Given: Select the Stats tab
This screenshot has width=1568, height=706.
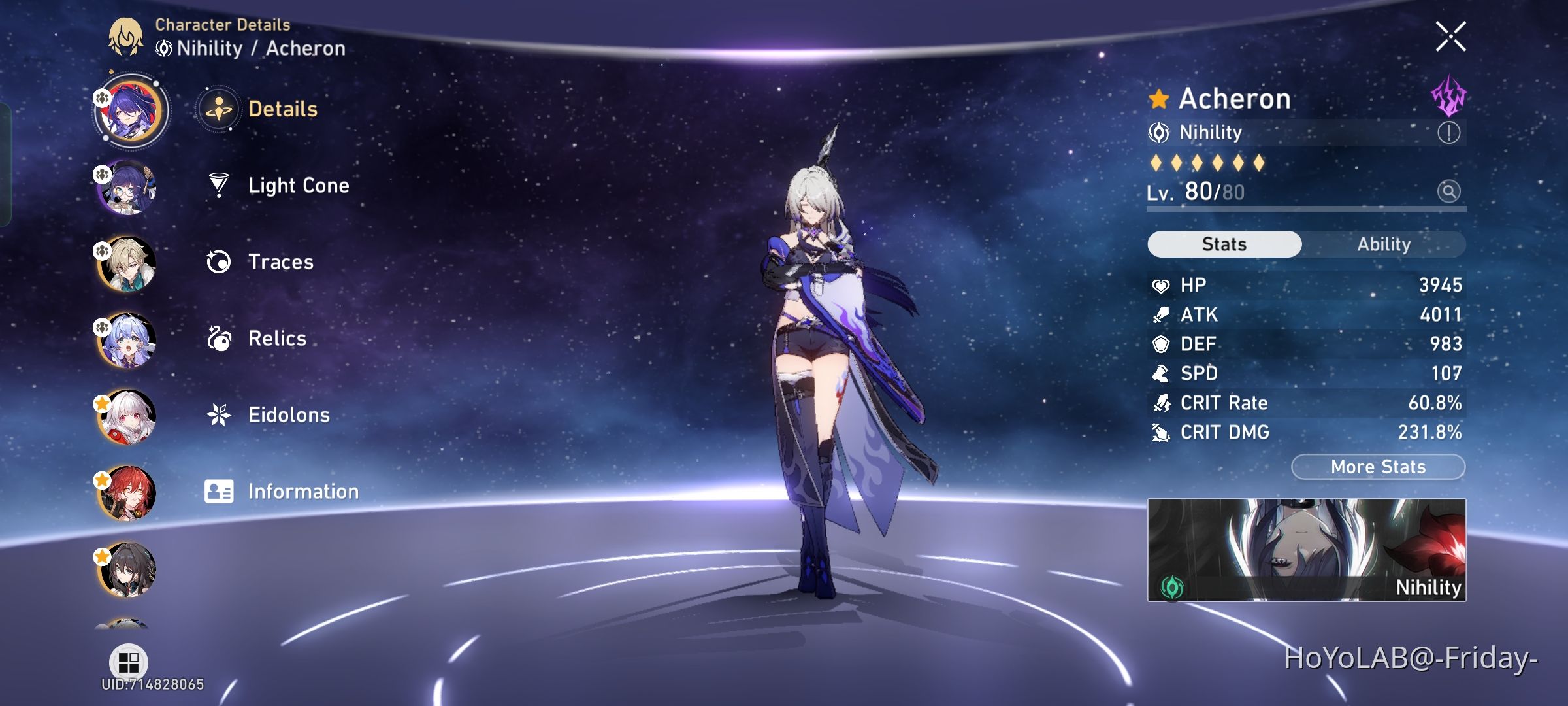Looking at the screenshot, I should pyautogui.click(x=1224, y=244).
